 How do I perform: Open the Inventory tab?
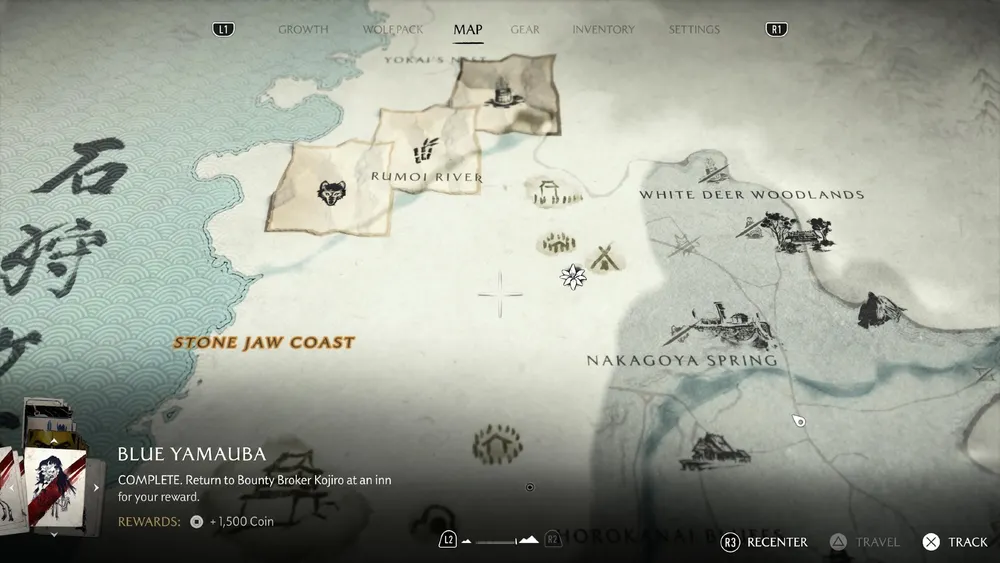603,29
